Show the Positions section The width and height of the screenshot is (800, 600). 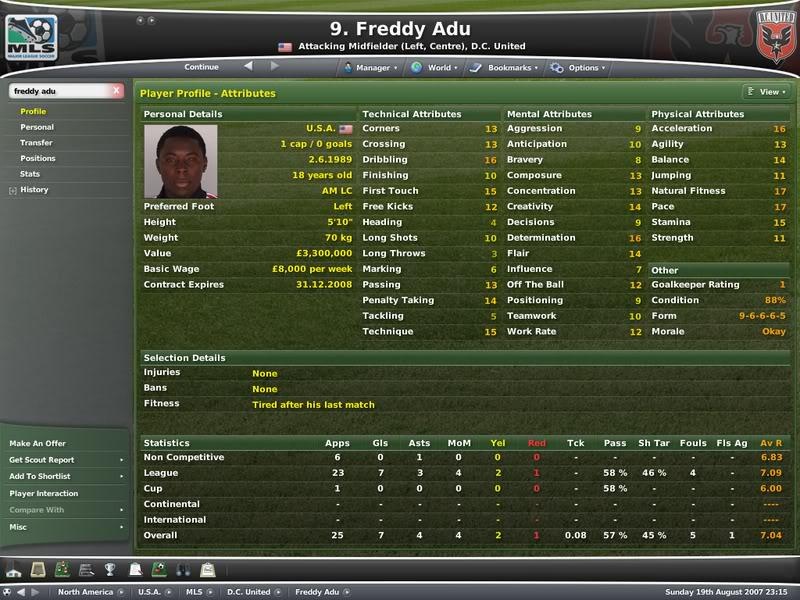[38, 158]
